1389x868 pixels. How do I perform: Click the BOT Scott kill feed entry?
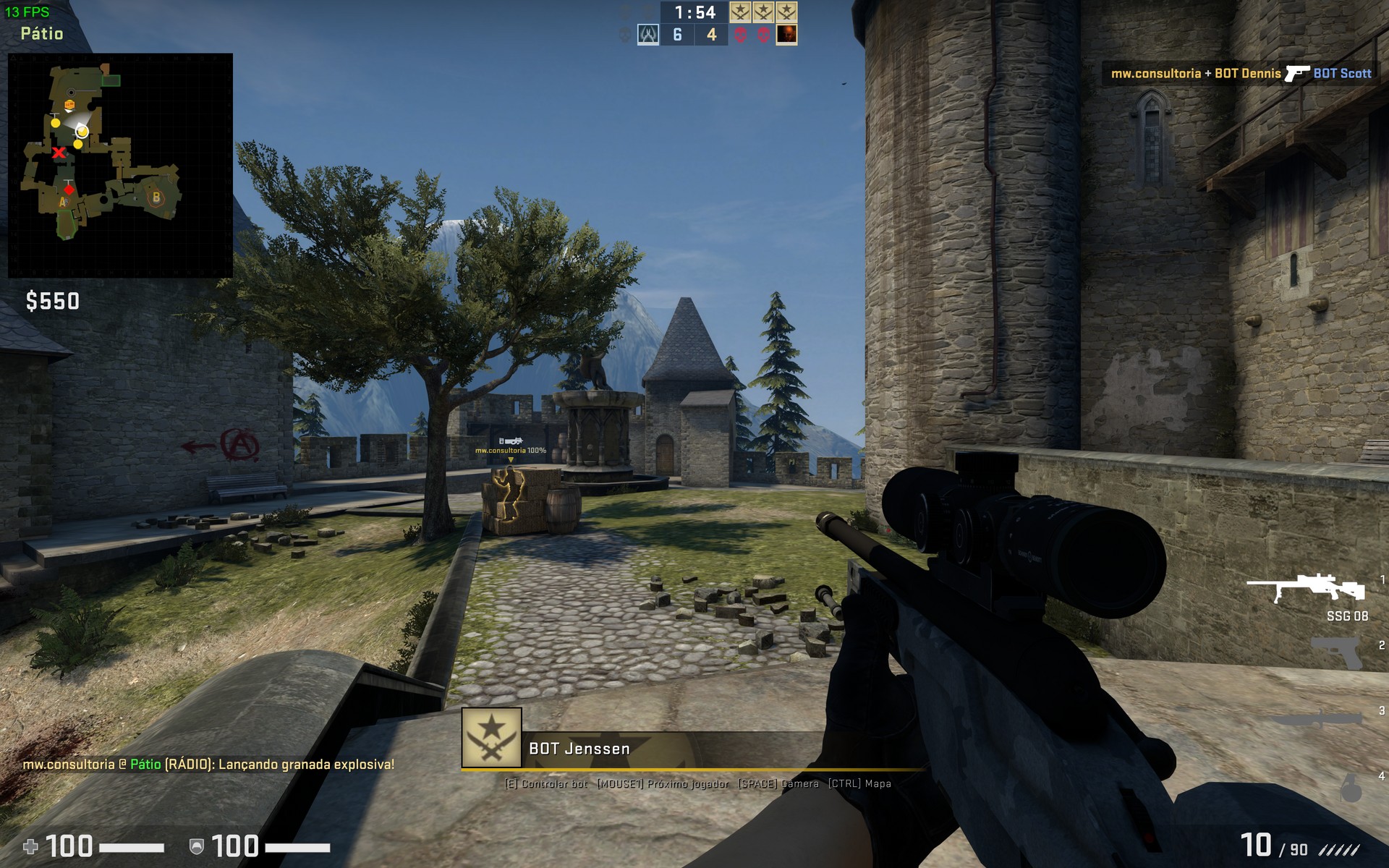pyautogui.click(x=1342, y=73)
